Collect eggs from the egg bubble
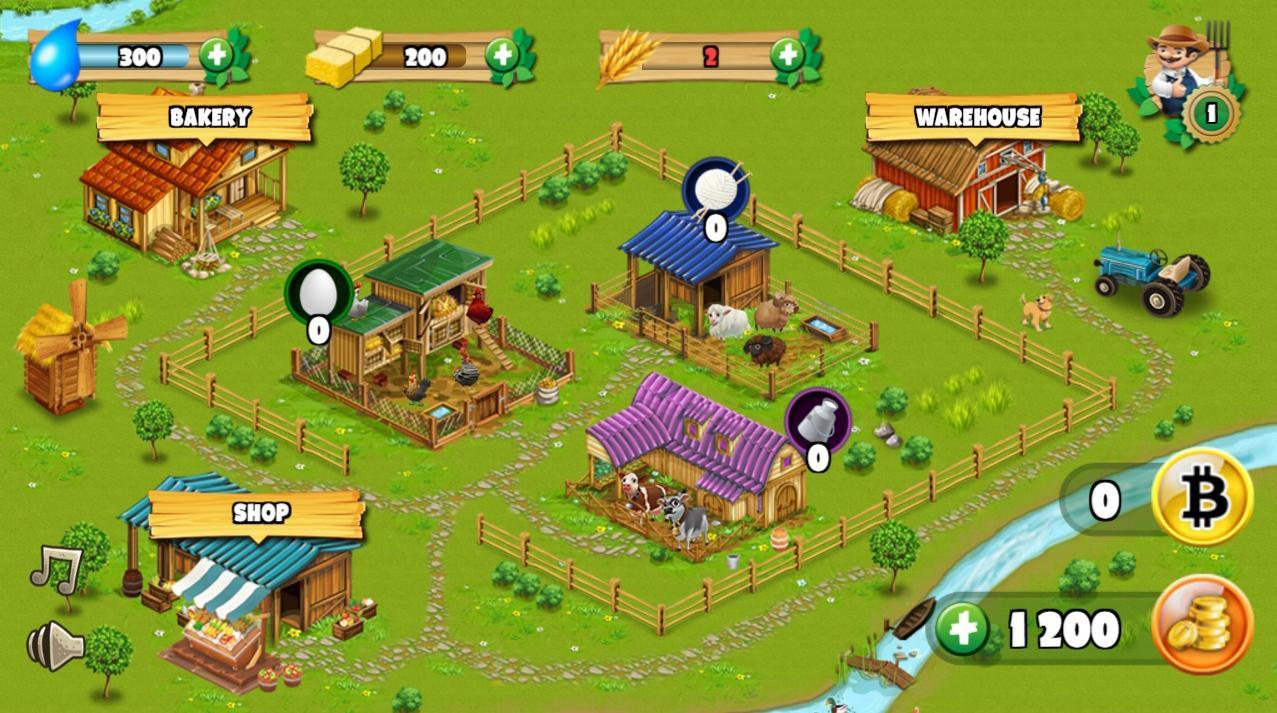The image size is (1277, 713). tap(319, 293)
